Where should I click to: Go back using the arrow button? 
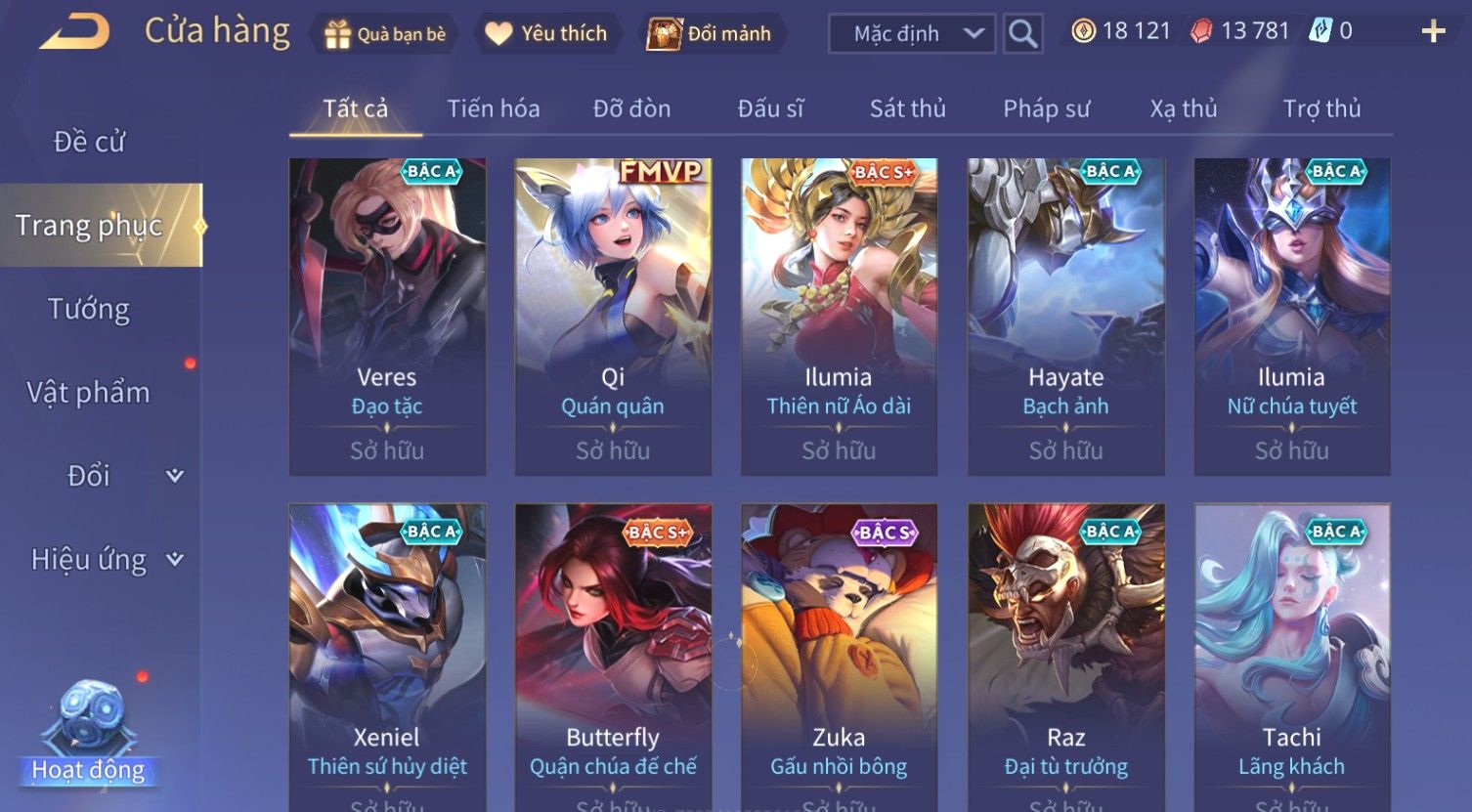click(x=73, y=32)
